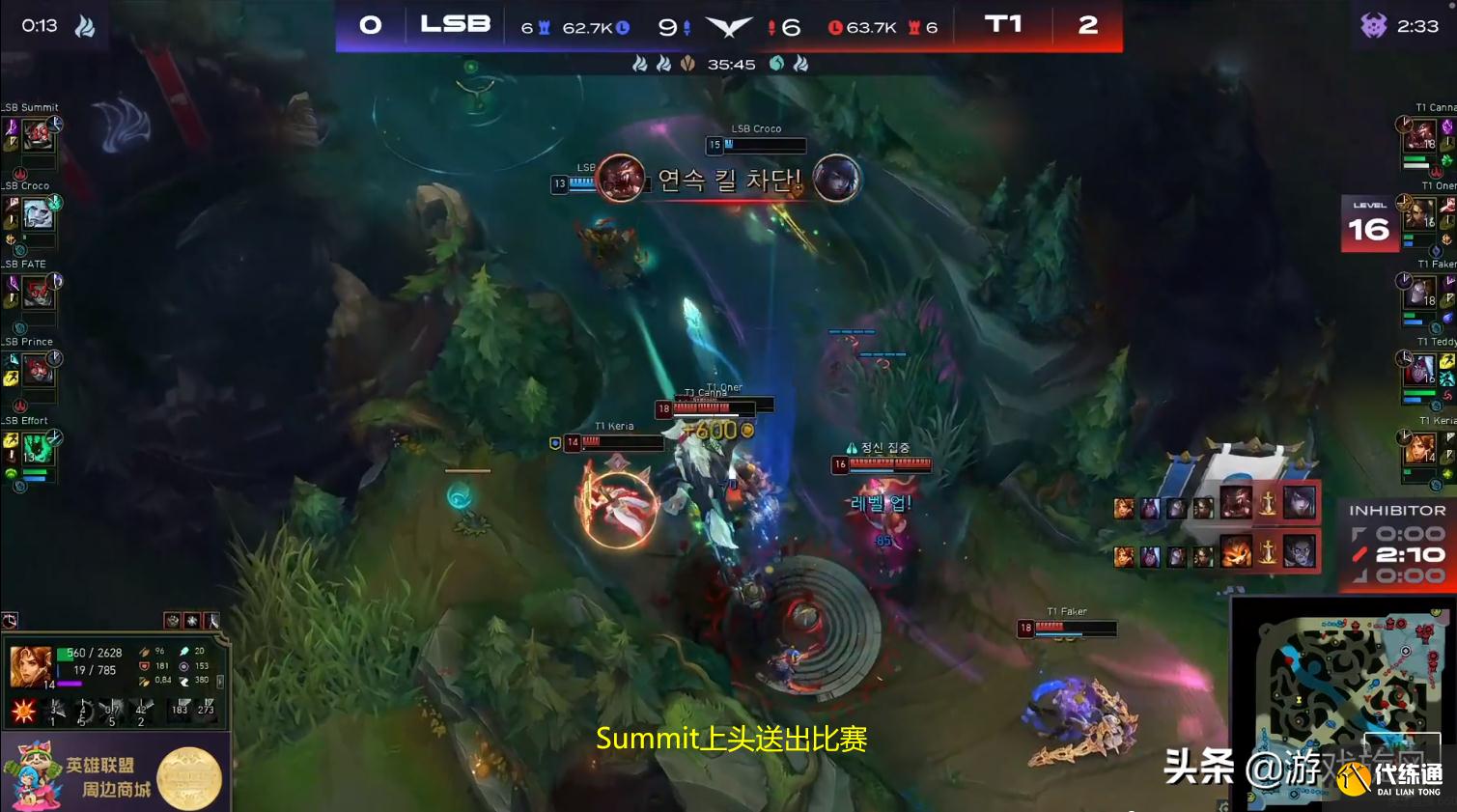Click the ocean drake icon next to game clock
The width and height of the screenshot is (1457, 812).
click(x=777, y=64)
